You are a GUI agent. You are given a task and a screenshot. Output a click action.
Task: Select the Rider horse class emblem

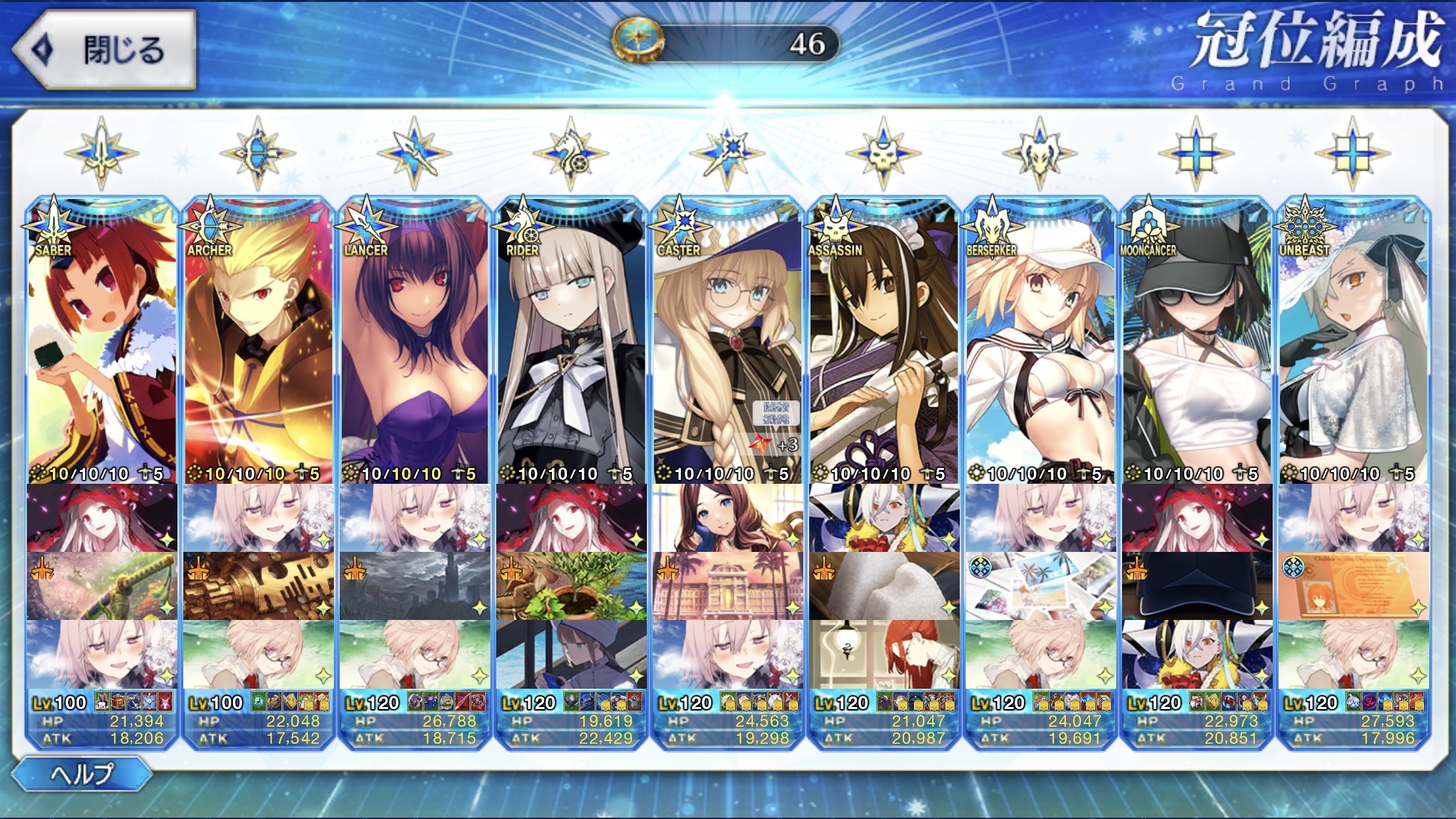pos(570,154)
